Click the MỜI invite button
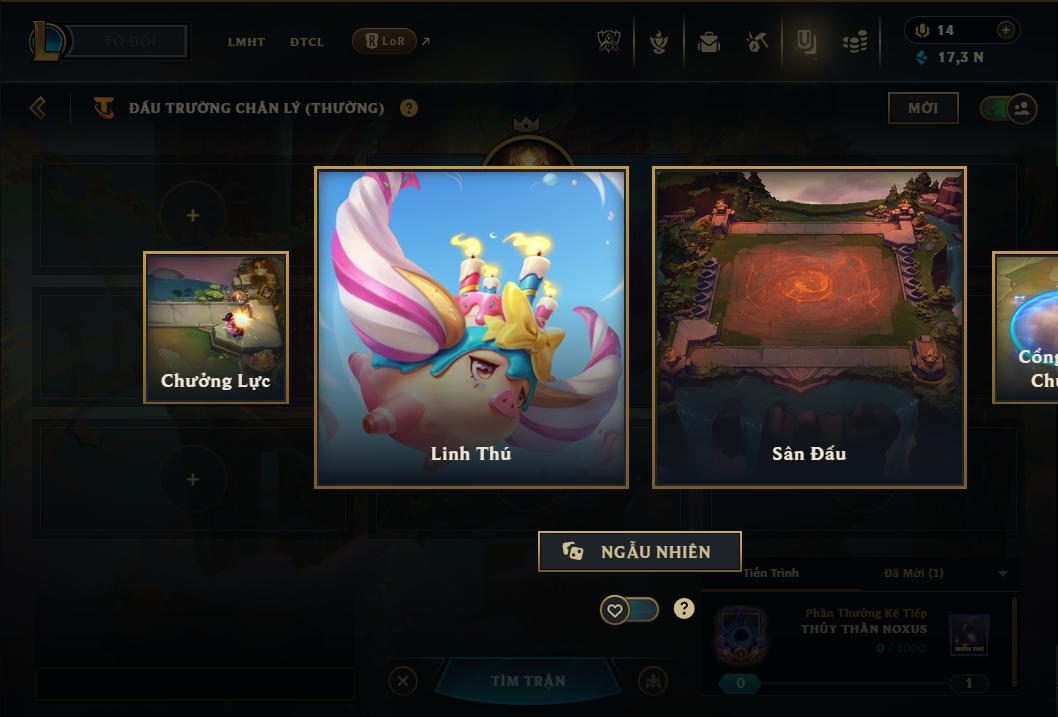The height and width of the screenshot is (717, 1058). [x=923, y=108]
